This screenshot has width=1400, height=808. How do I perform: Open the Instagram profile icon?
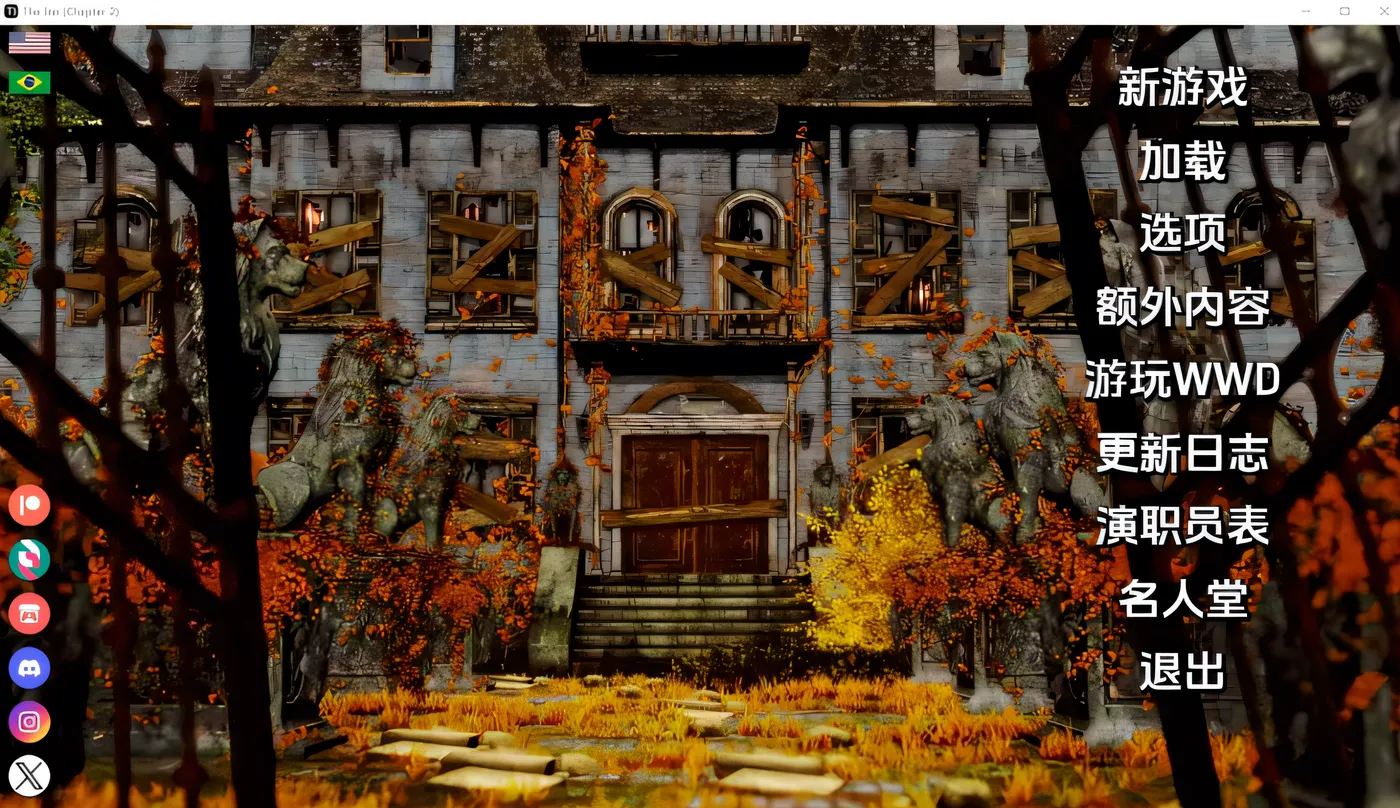click(29, 722)
